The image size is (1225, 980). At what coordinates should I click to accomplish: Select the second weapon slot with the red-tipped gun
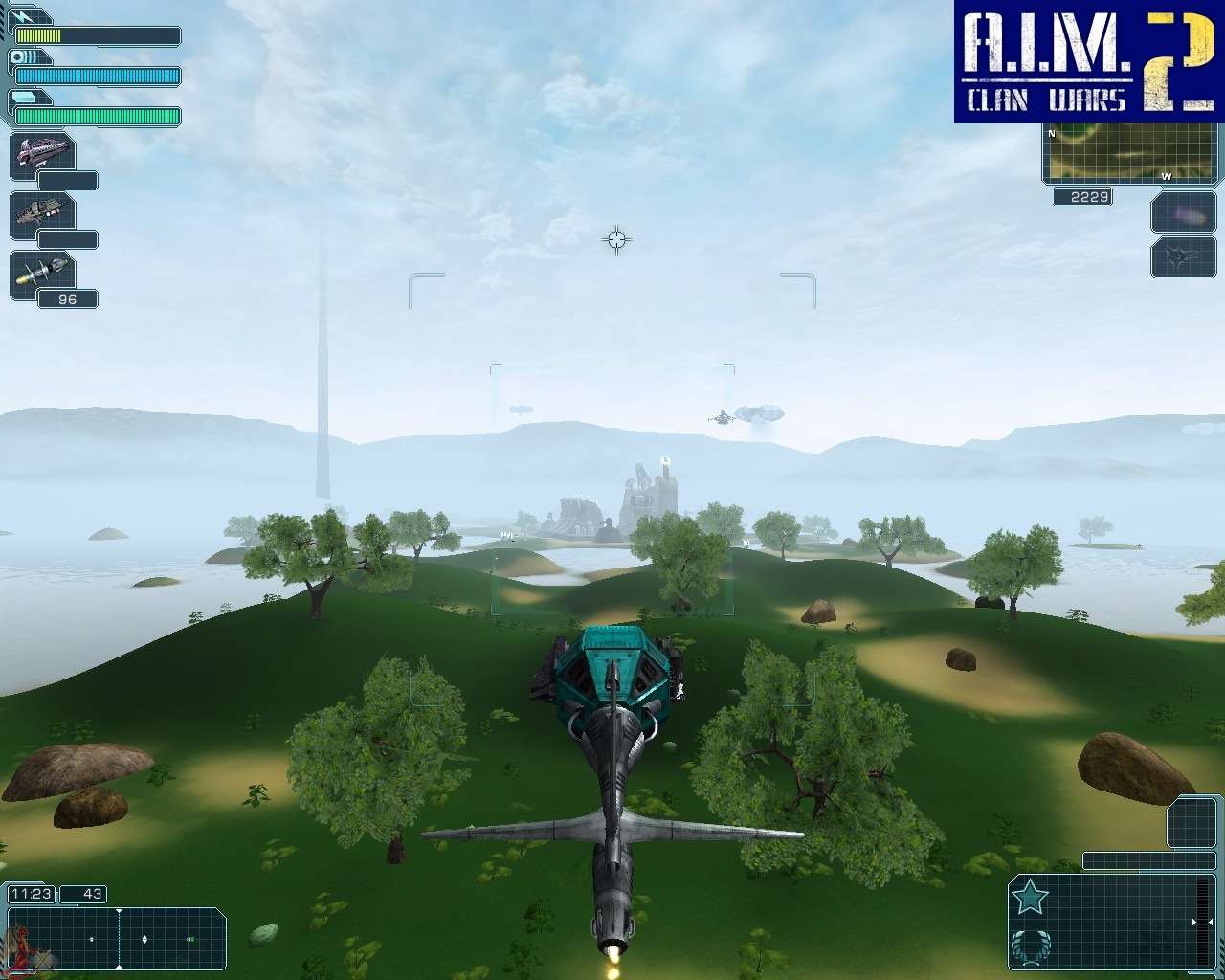pyautogui.click(x=43, y=214)
